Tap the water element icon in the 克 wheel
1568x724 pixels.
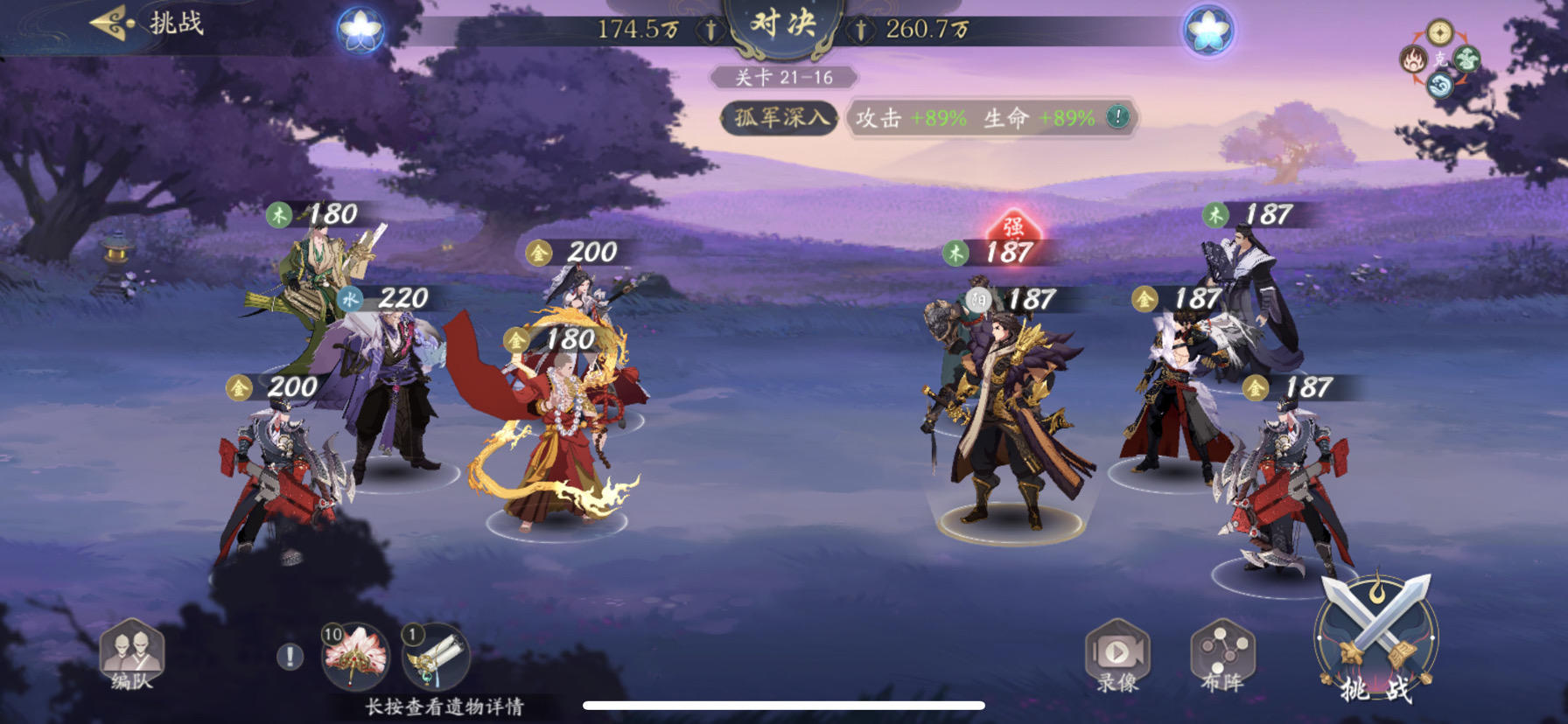click(x=1439, y=84)
